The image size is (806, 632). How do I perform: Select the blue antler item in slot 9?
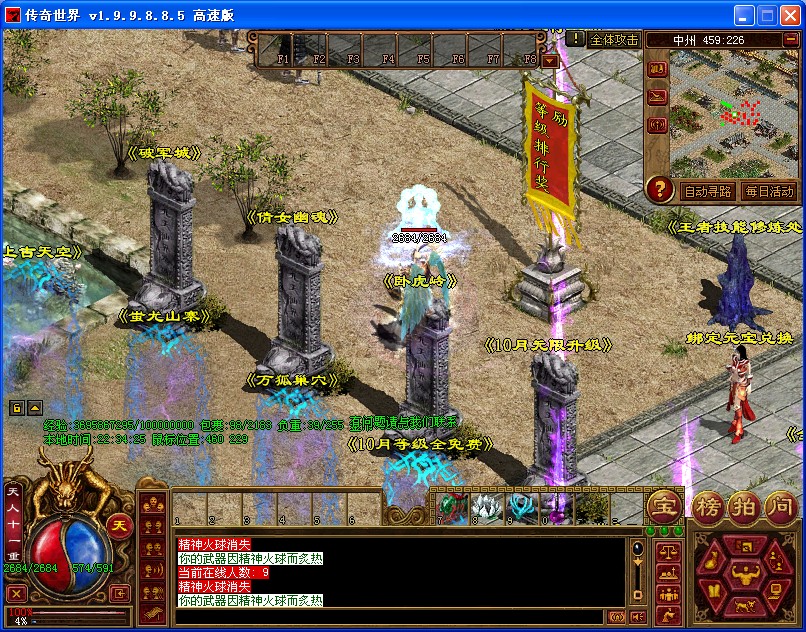coord(520,507)
